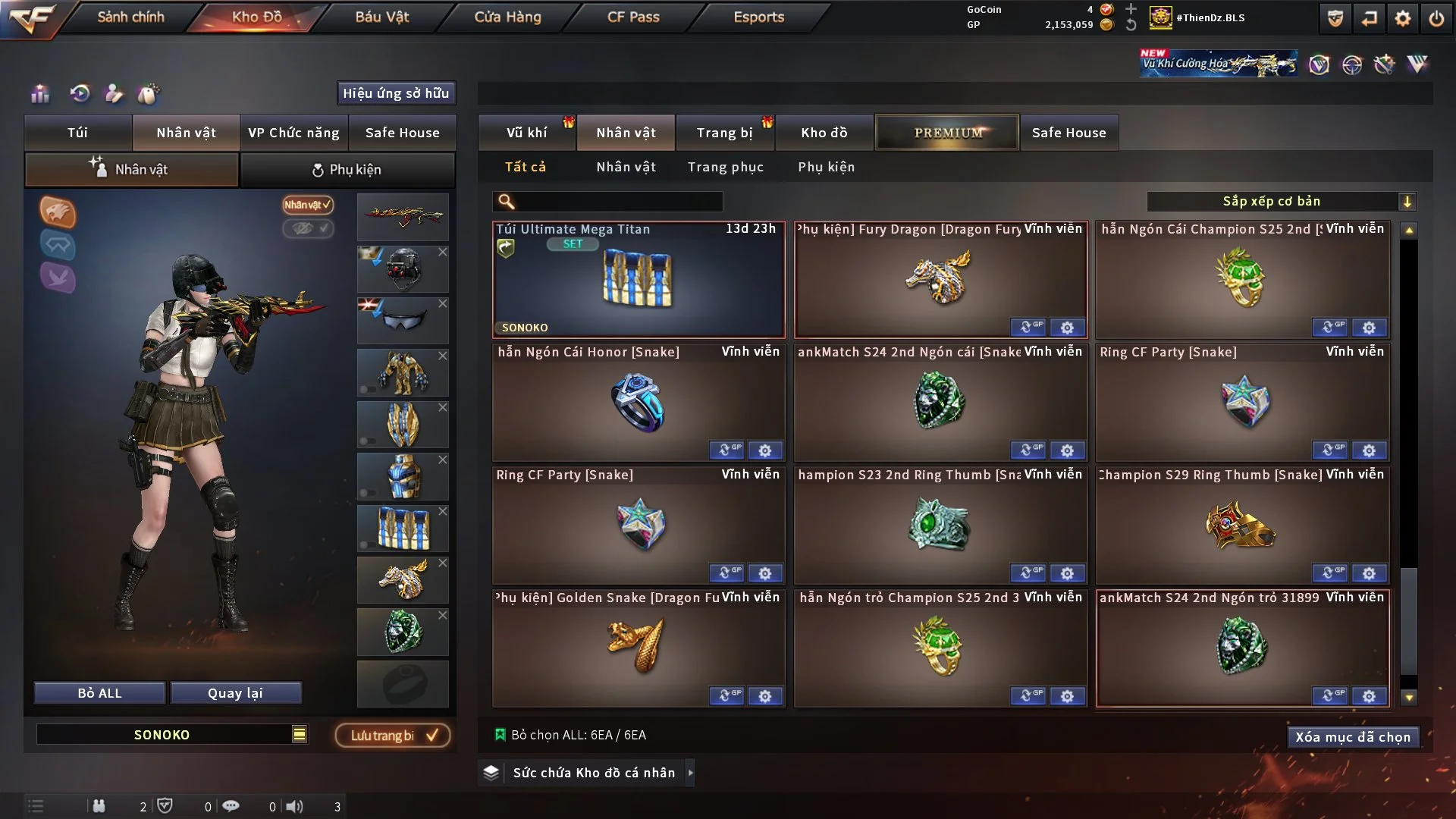Viewport: 1456px width, 819px height.
Task: Open Hiệu ứng sở hữu effects panel
Action: point(396,93)
